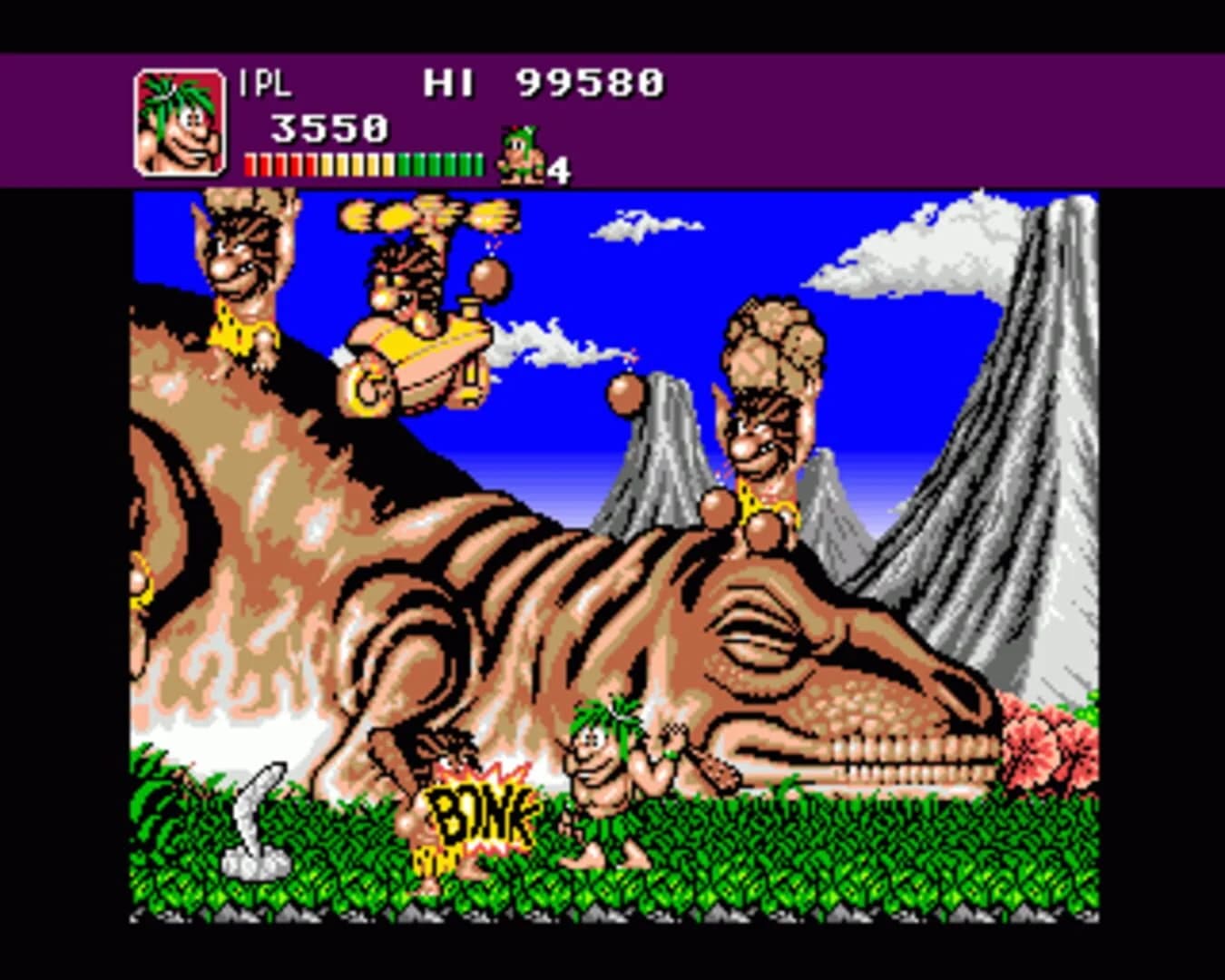Click the score value 3550
This screenshot has height=980, width=1225.
[329, 127]
